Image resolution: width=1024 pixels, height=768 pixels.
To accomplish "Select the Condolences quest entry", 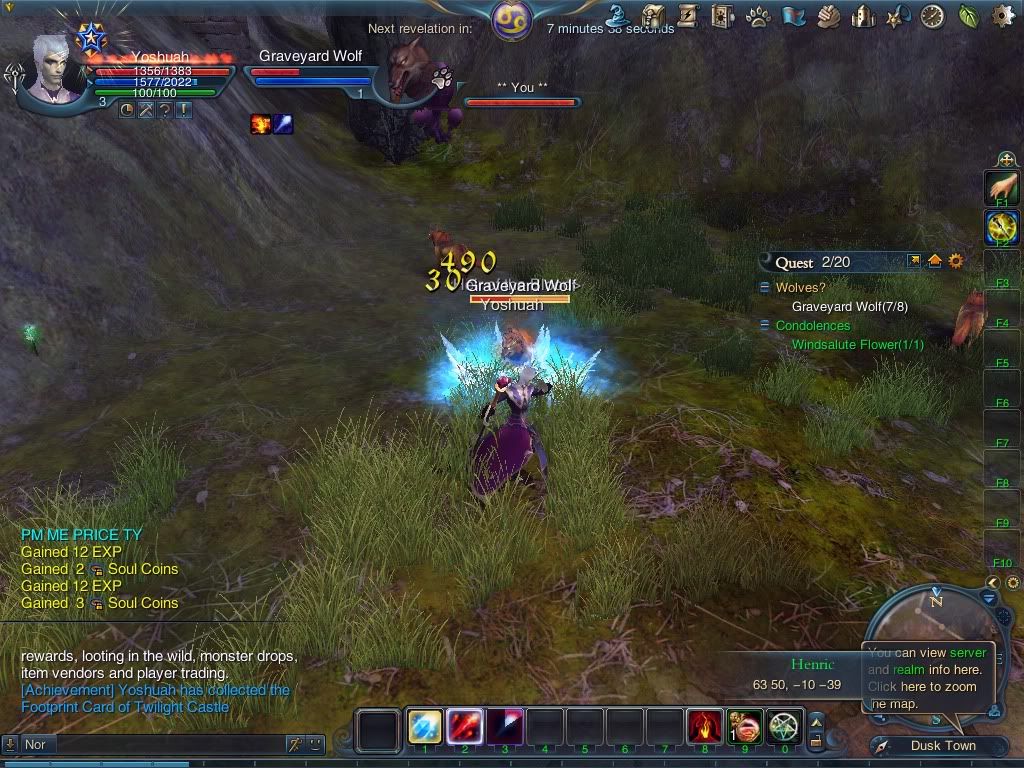I will click(812, 326).
